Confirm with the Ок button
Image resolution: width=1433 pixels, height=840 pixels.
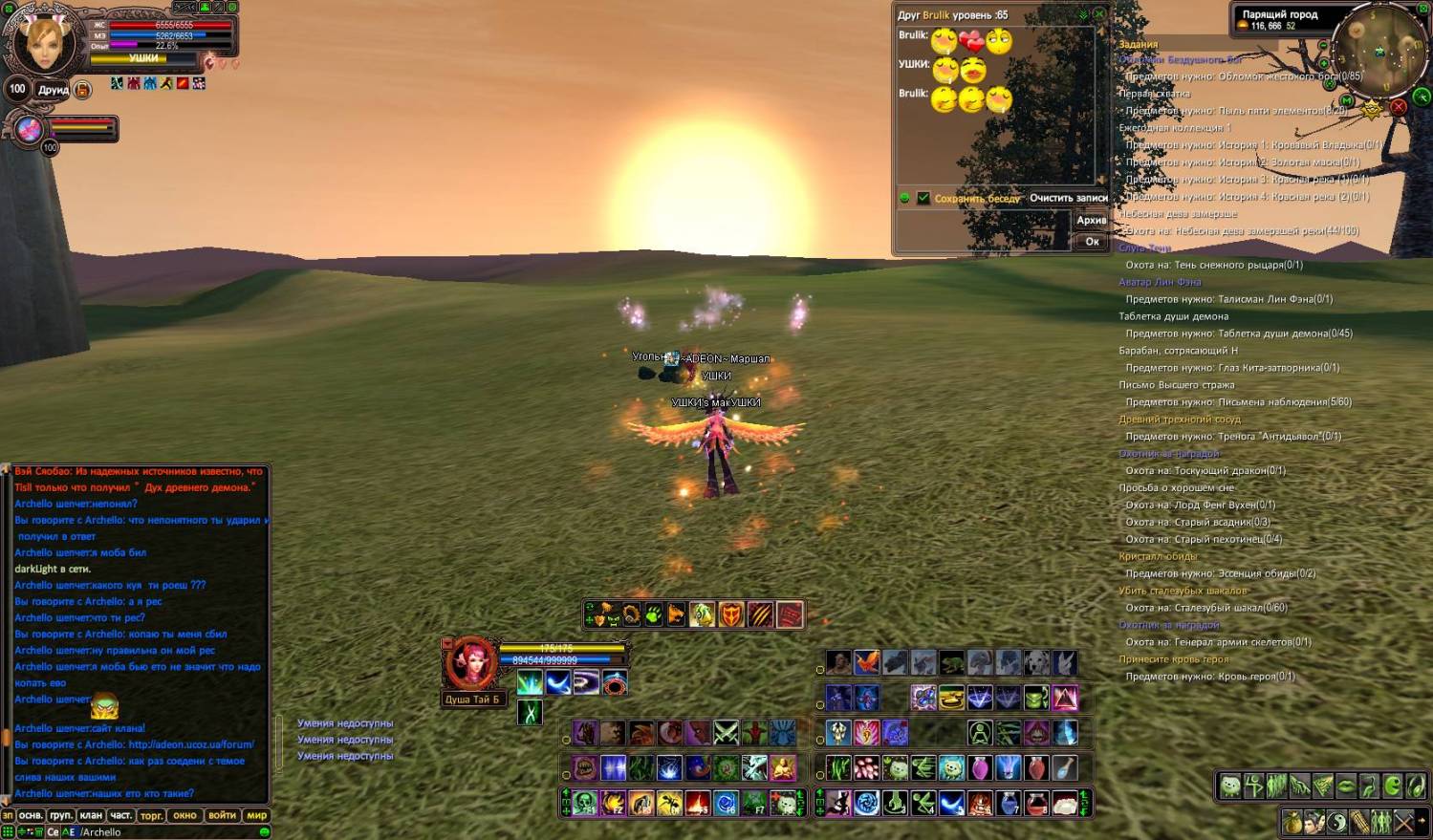(1092, 242)
